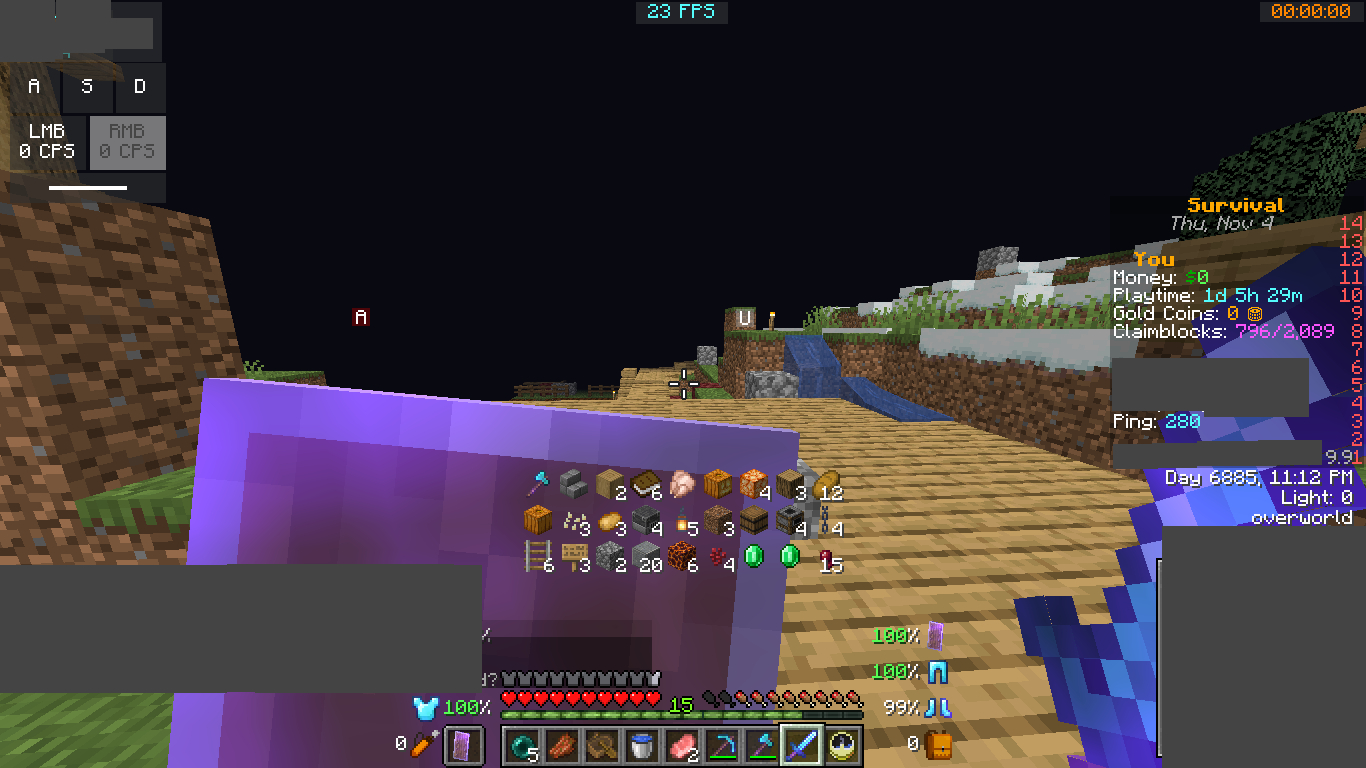Viewport: 1366px width, 768px height.
Task: Select the cooked porkchop in the hotbar
Action: tap(561, 745)
